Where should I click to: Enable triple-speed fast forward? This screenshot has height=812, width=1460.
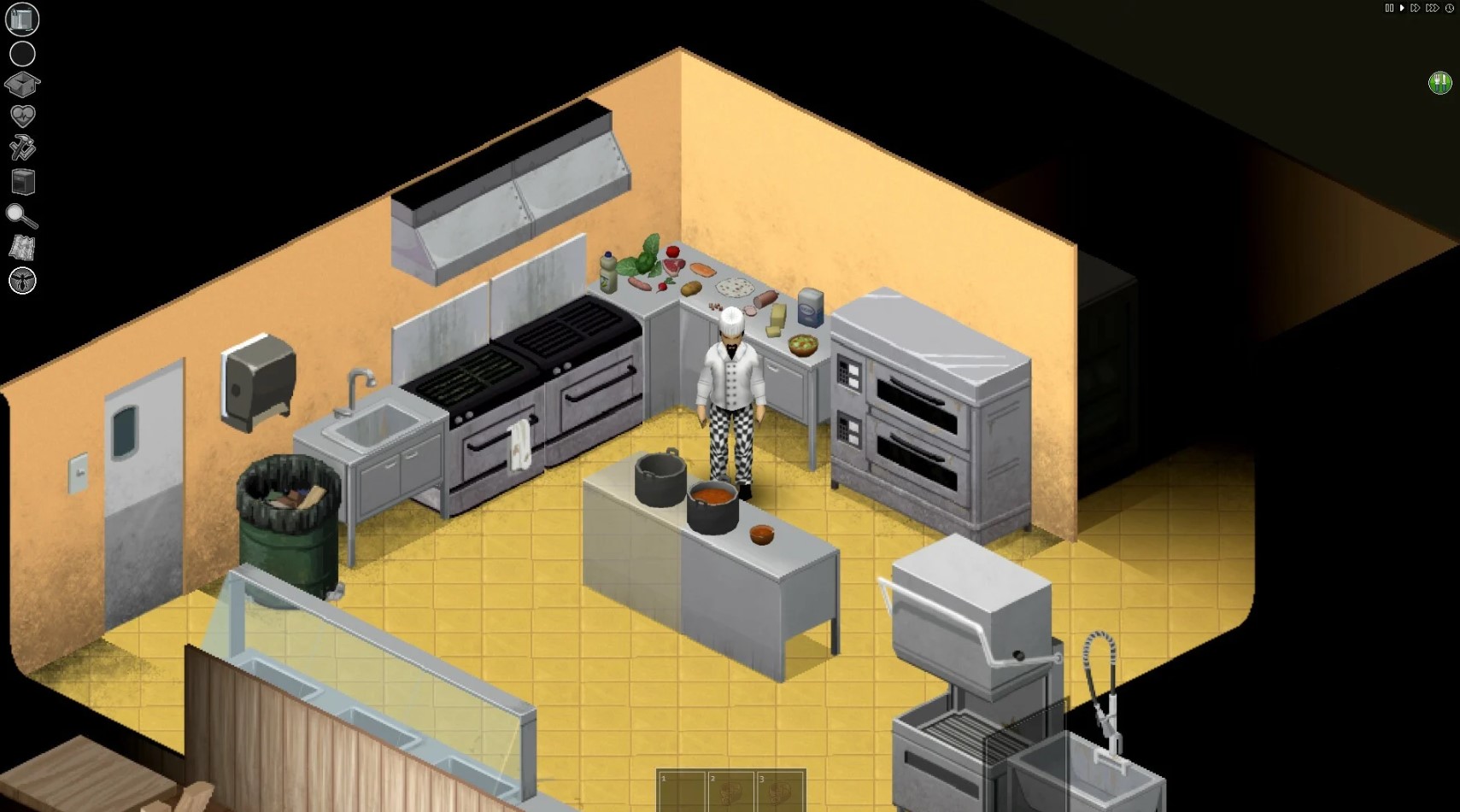1431,9
